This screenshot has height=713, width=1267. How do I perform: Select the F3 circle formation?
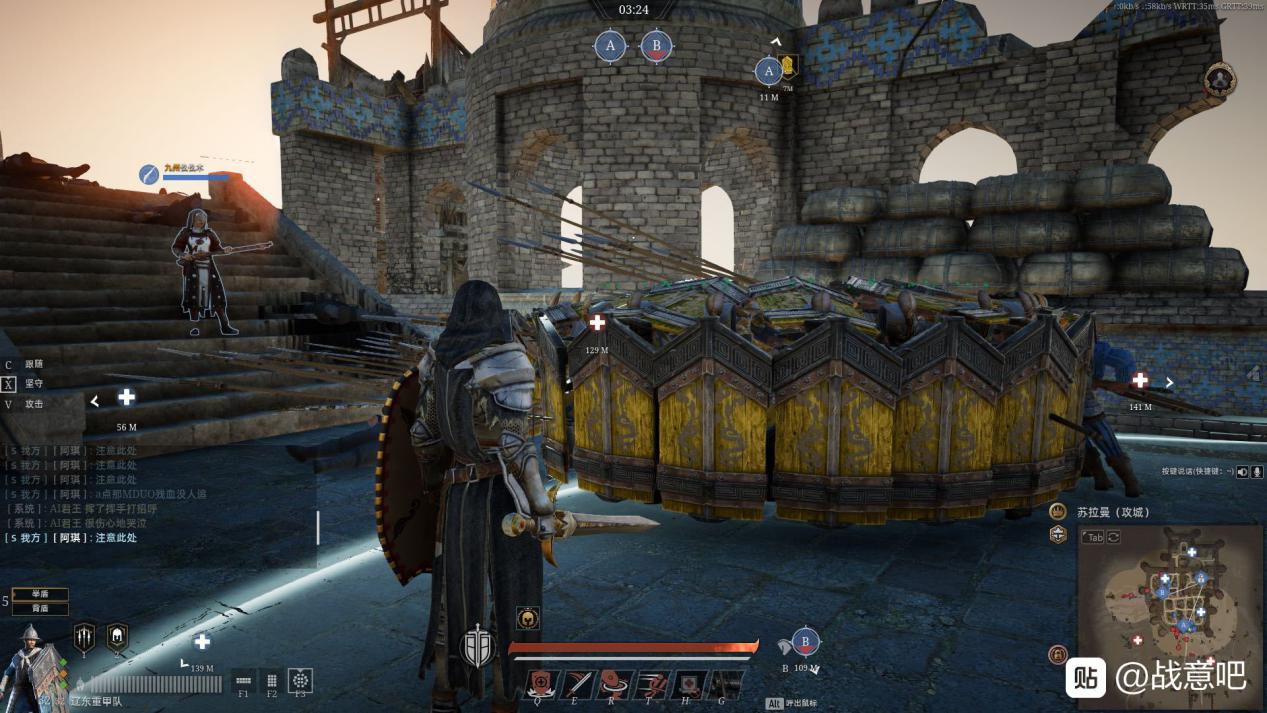300,680
